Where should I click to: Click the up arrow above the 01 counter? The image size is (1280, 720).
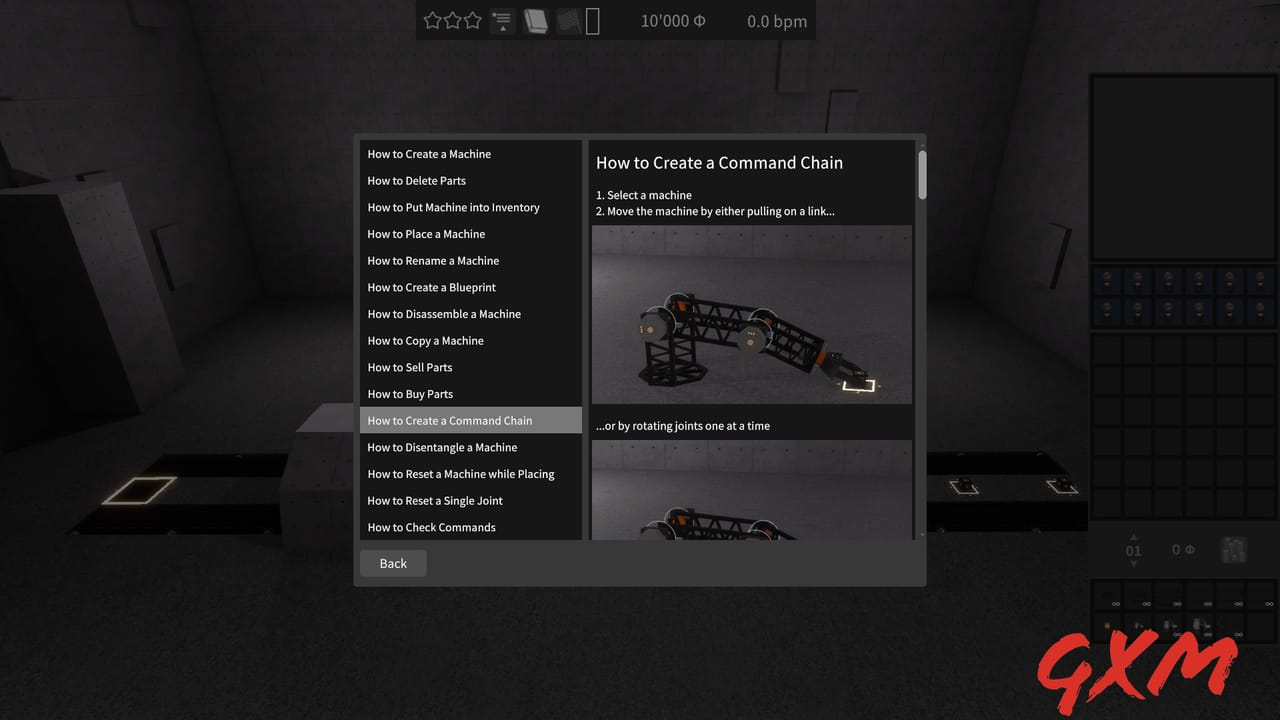(x=1133, y=537)
